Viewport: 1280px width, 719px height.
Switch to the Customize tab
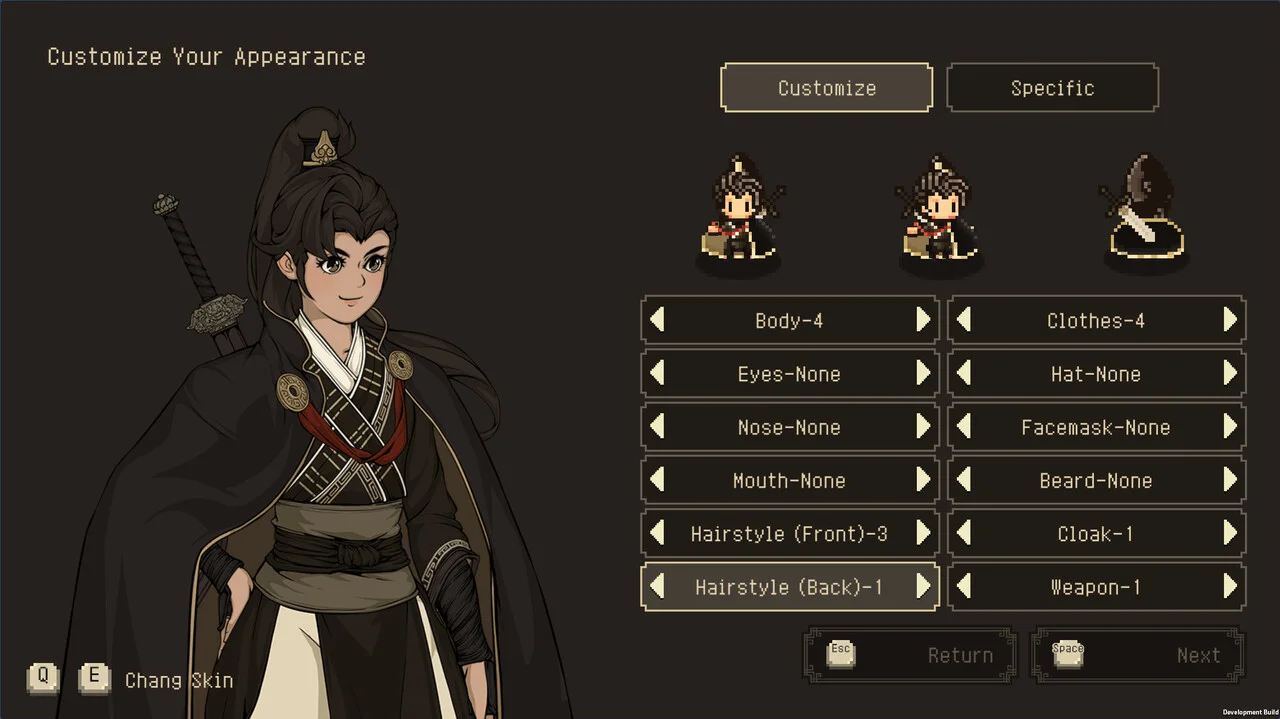pos(826,88)
